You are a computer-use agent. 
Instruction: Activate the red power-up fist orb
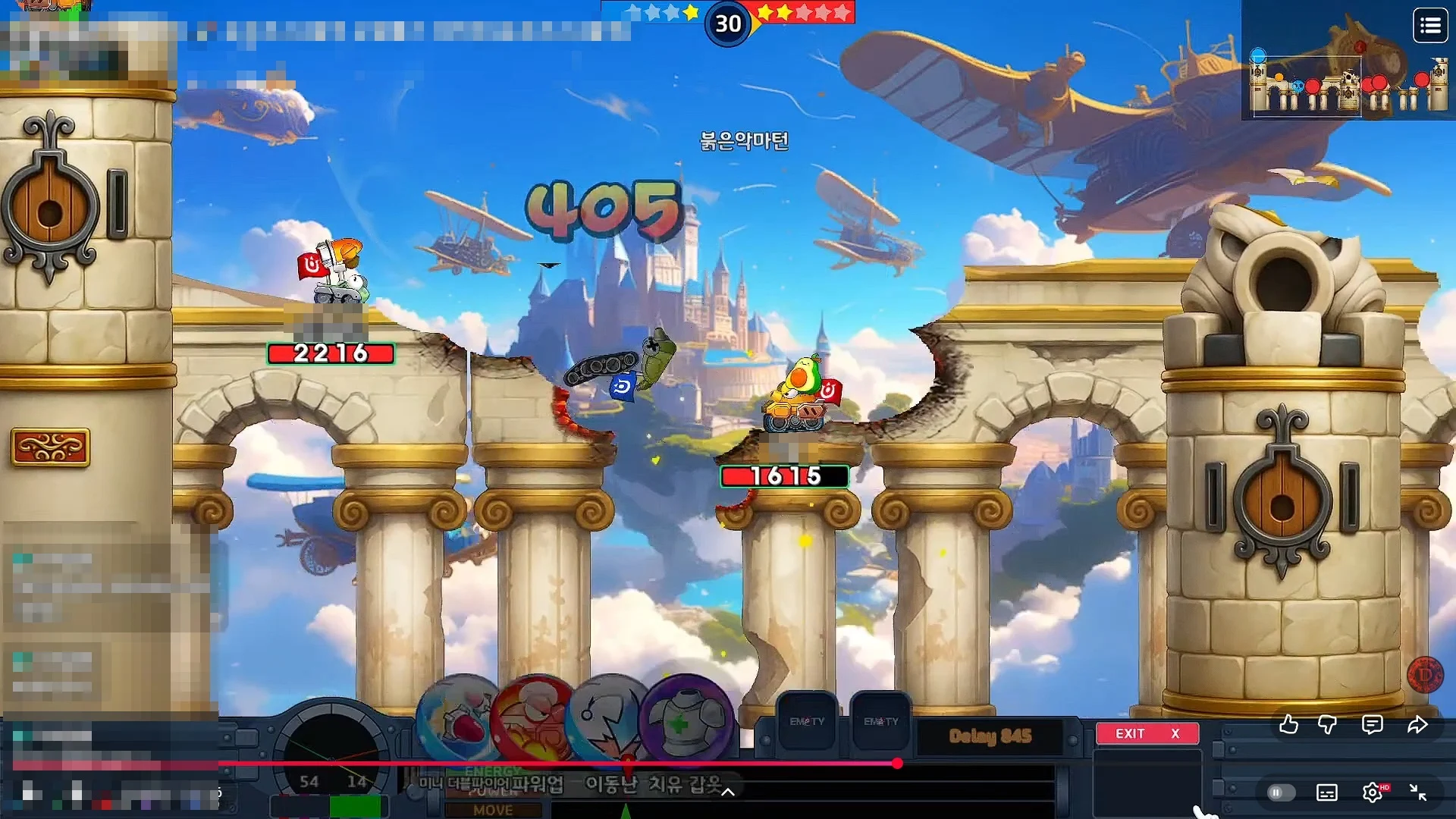pyautogui.click(x=535, y=718)
